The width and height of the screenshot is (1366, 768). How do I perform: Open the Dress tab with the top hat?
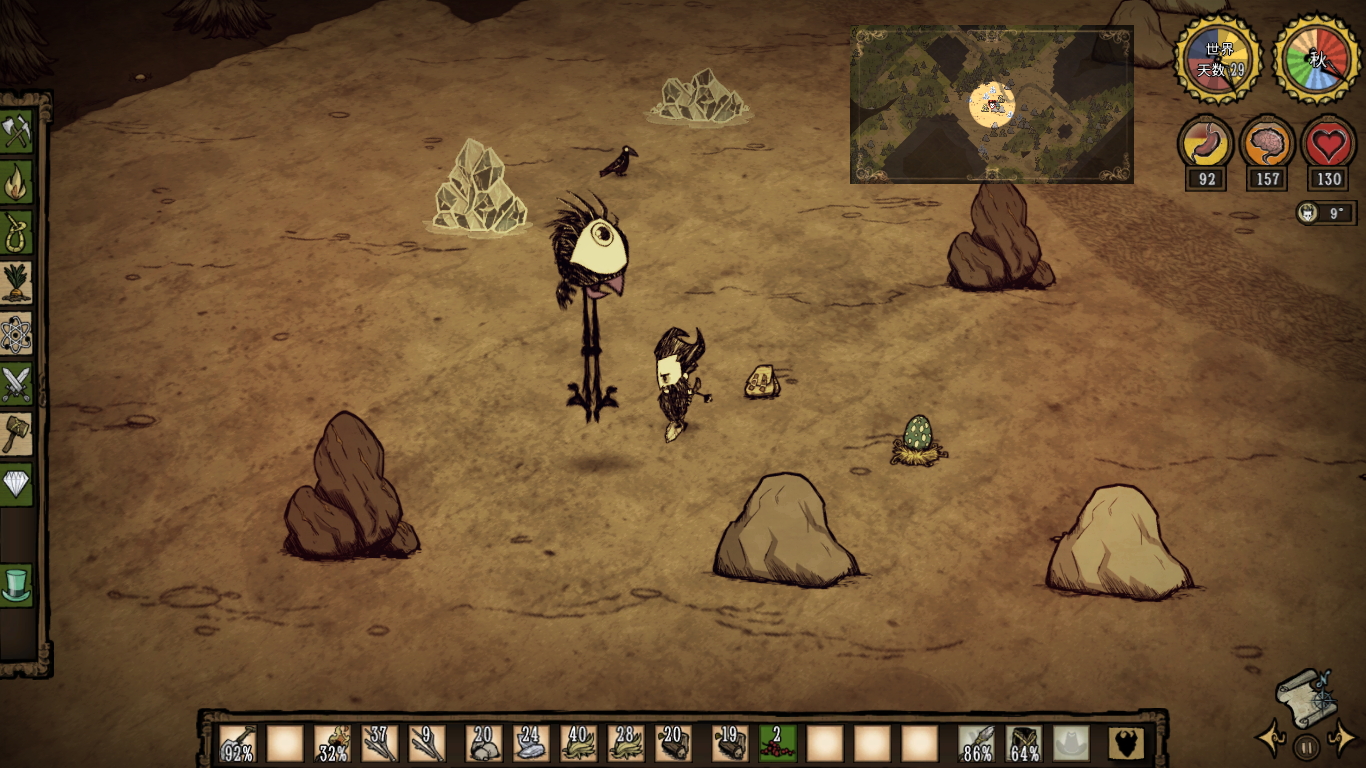[17, 585]
